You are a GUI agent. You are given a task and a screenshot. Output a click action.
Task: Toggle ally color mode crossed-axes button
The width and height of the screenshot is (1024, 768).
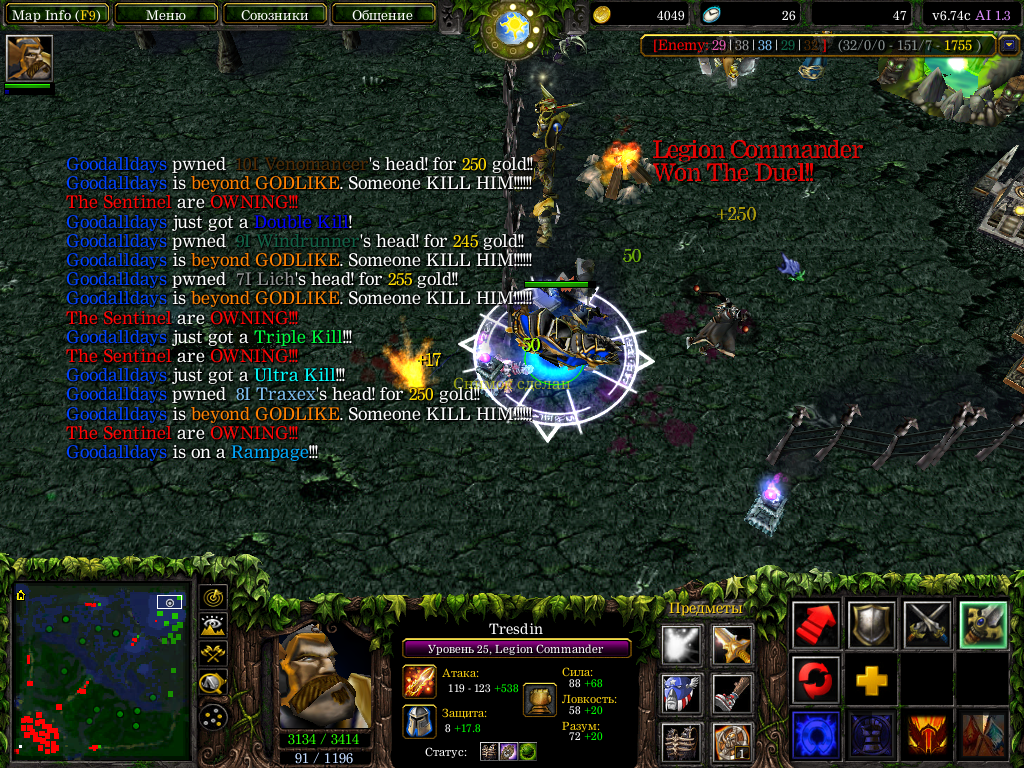[x=213, y=655]
